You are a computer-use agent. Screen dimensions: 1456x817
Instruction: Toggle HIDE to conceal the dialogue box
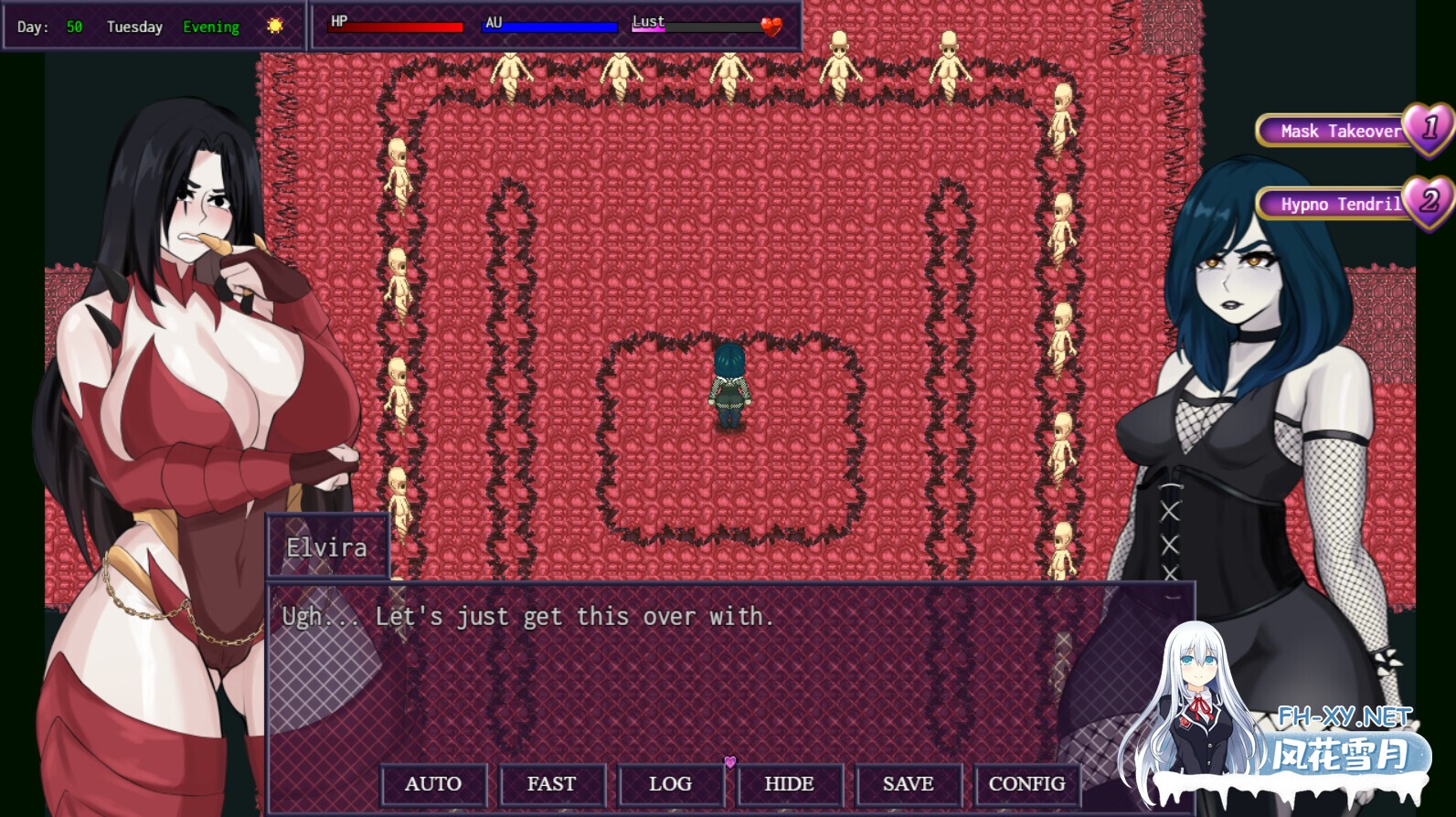tap(789, 783)
